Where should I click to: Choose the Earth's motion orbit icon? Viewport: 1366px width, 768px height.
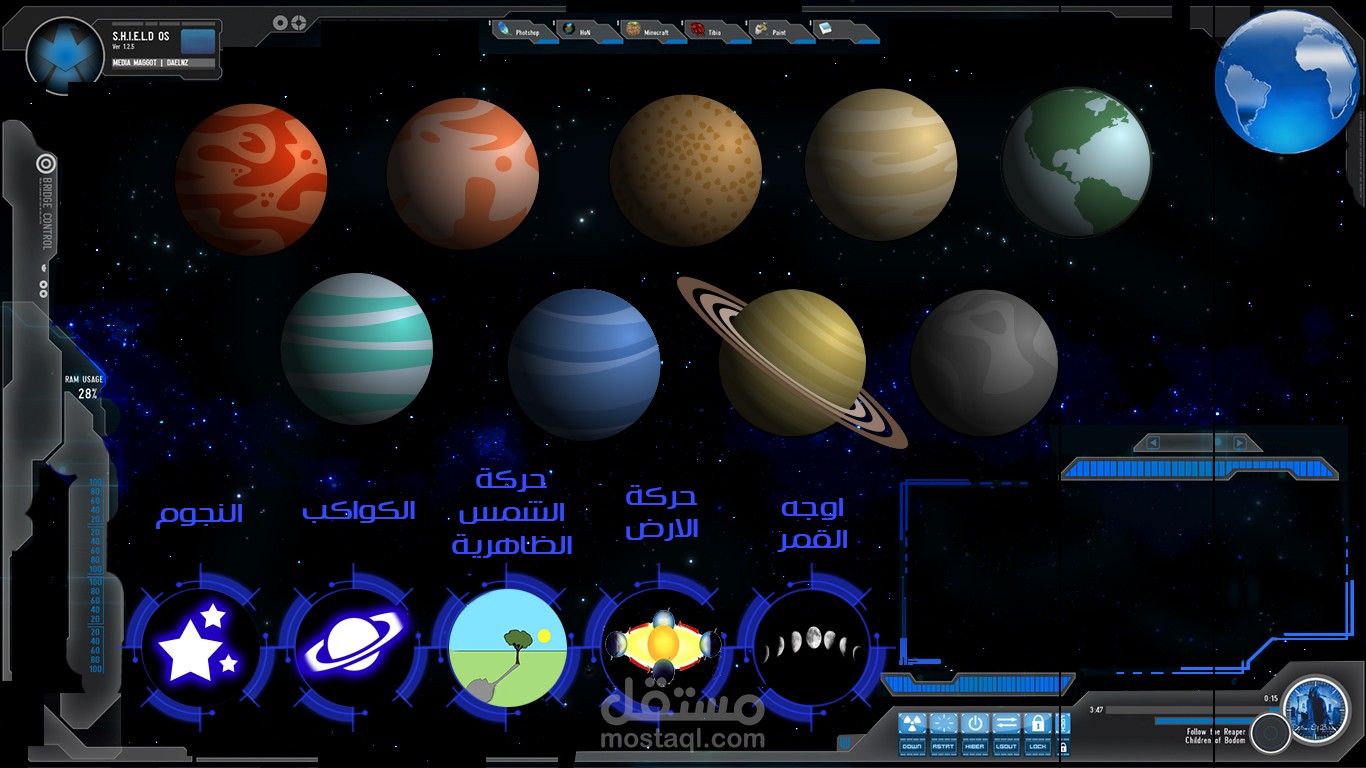pyautogui.click(x=661, y=645)
